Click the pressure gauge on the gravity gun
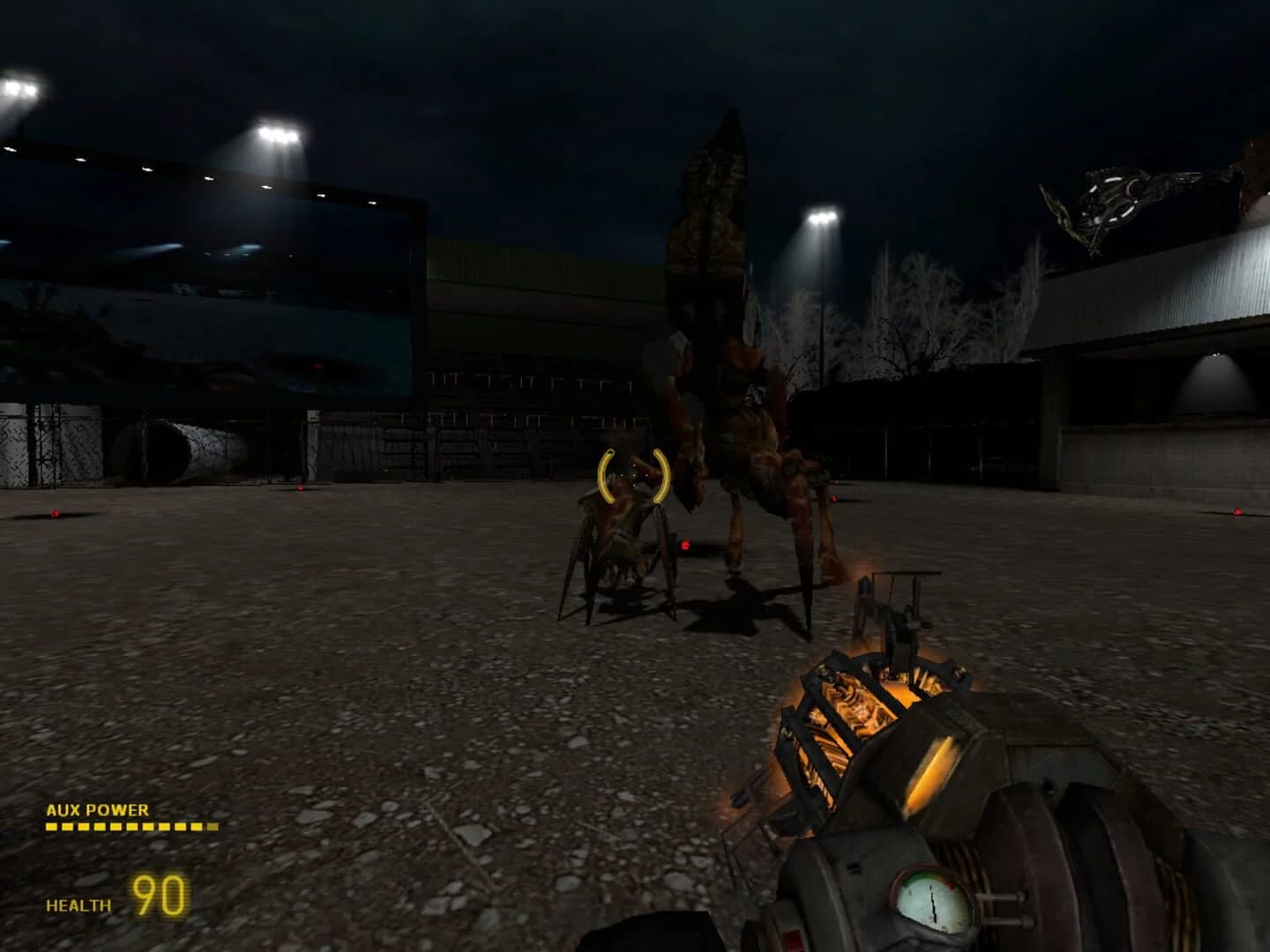 click(929, 904)
